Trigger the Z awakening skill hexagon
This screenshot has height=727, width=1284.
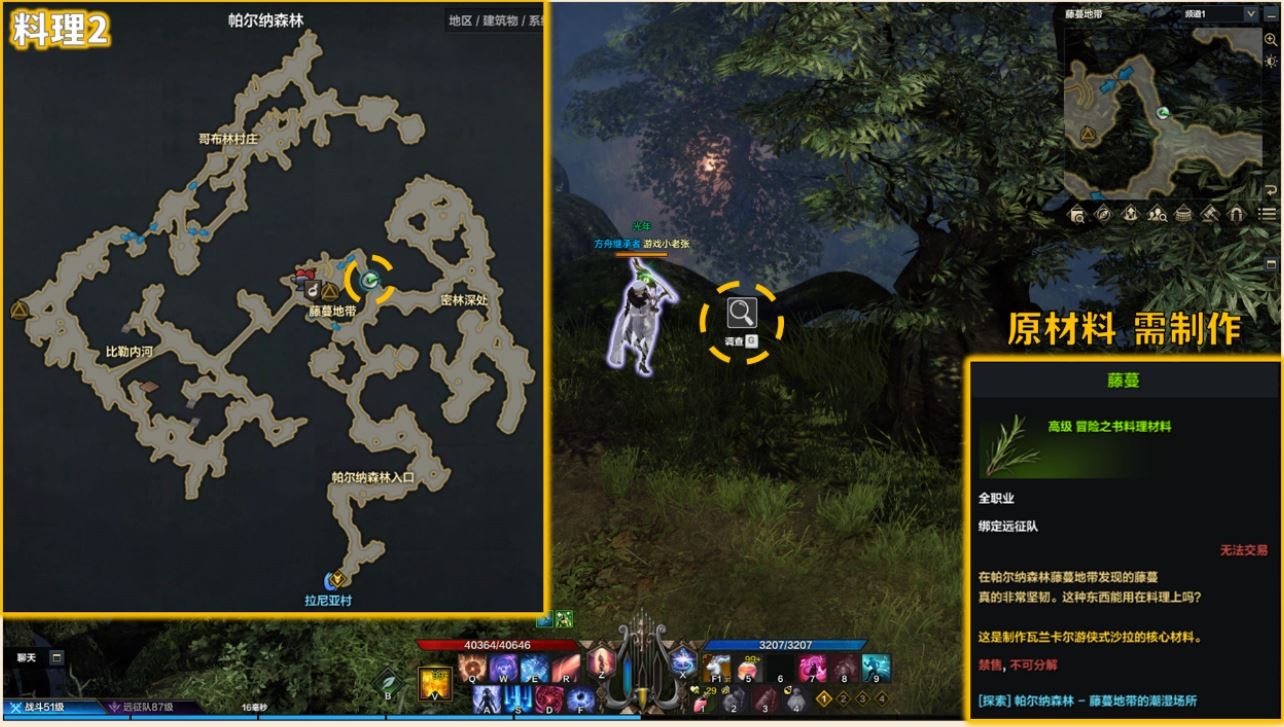click(601, 663)
